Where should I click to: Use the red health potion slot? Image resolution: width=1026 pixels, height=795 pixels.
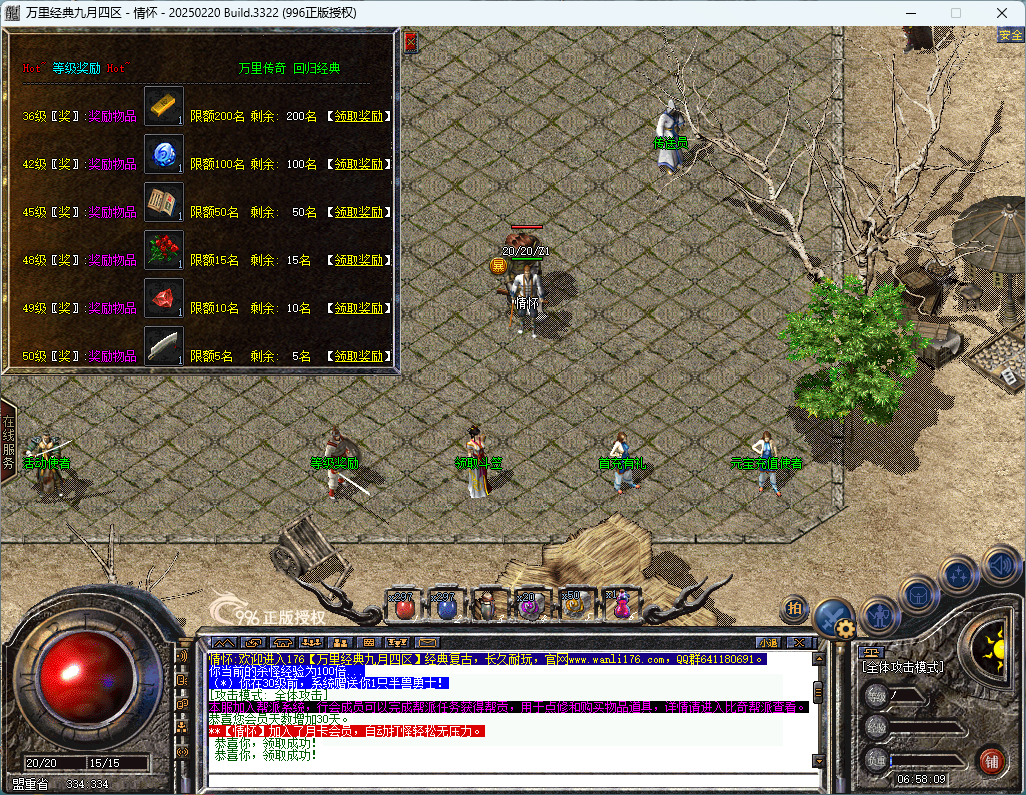[404, 604]
